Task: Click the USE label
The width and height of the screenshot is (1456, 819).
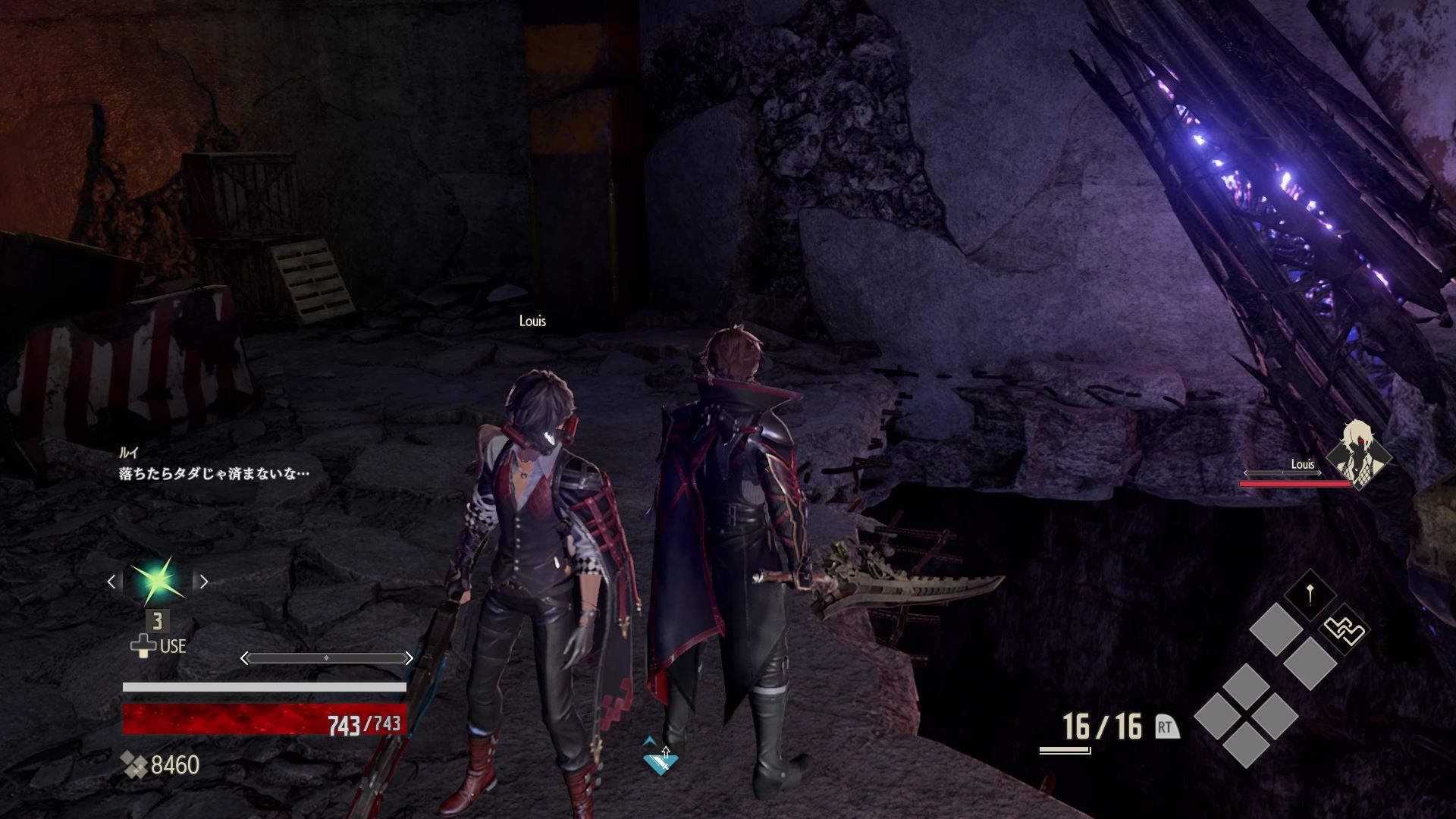Action: pos(173,646)
